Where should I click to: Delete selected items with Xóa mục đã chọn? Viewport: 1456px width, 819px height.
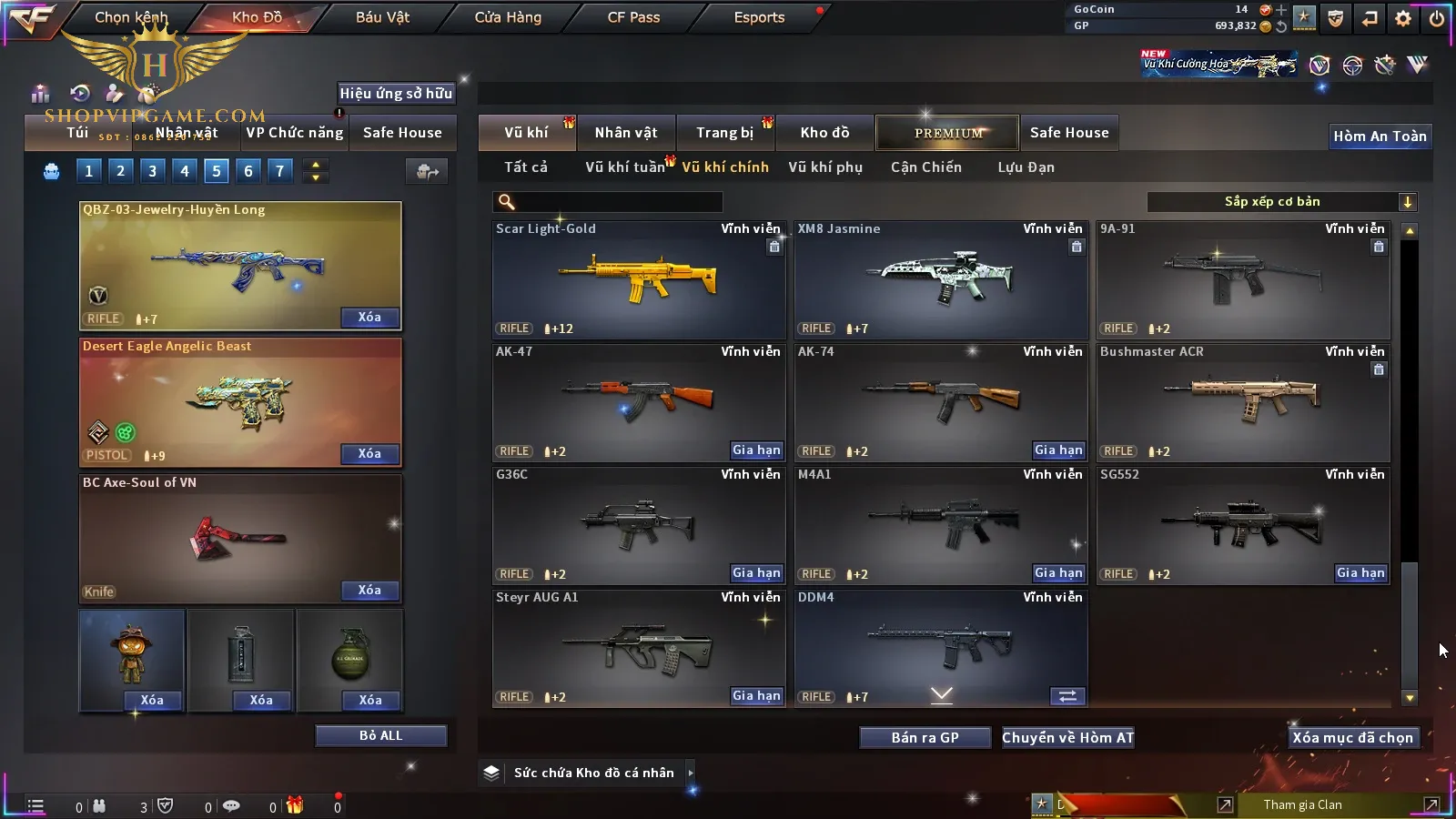pyautogui.click(x=1352, y=738)
